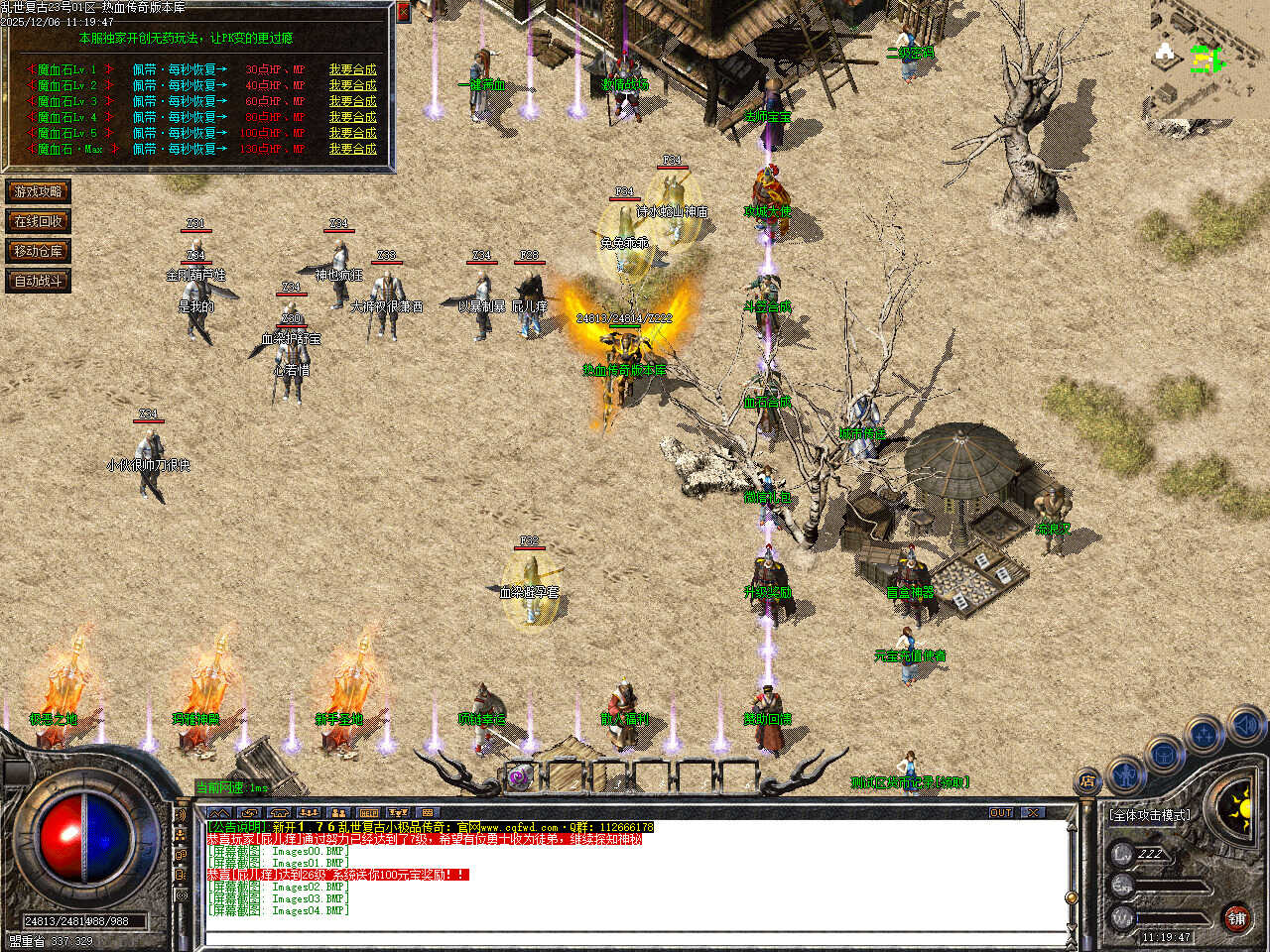Screen dimensions: 1270x952
Task: Open the character status icon
Action: (x=1125, y=773)
